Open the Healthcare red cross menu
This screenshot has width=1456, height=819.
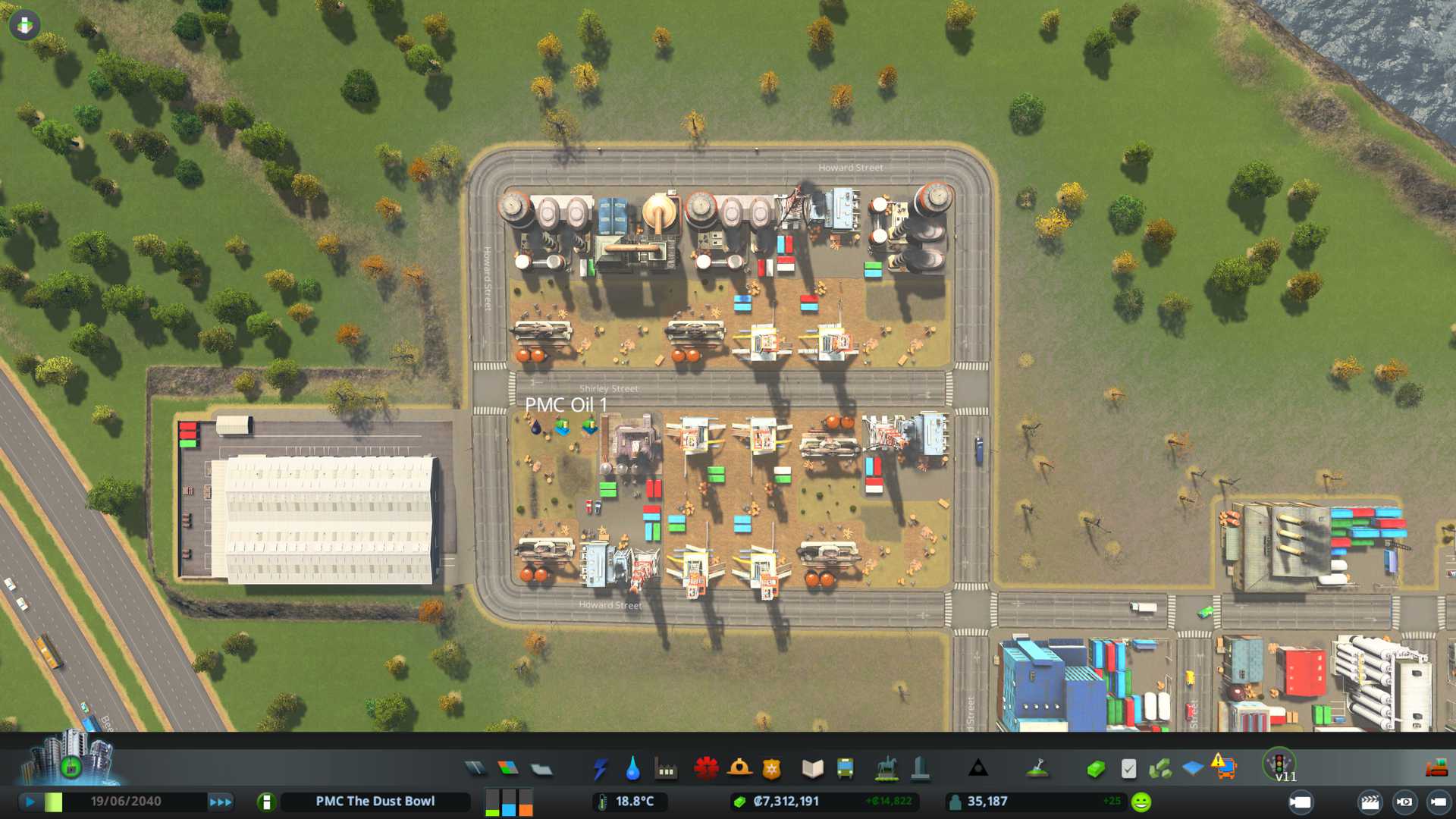tap(706, 769)
